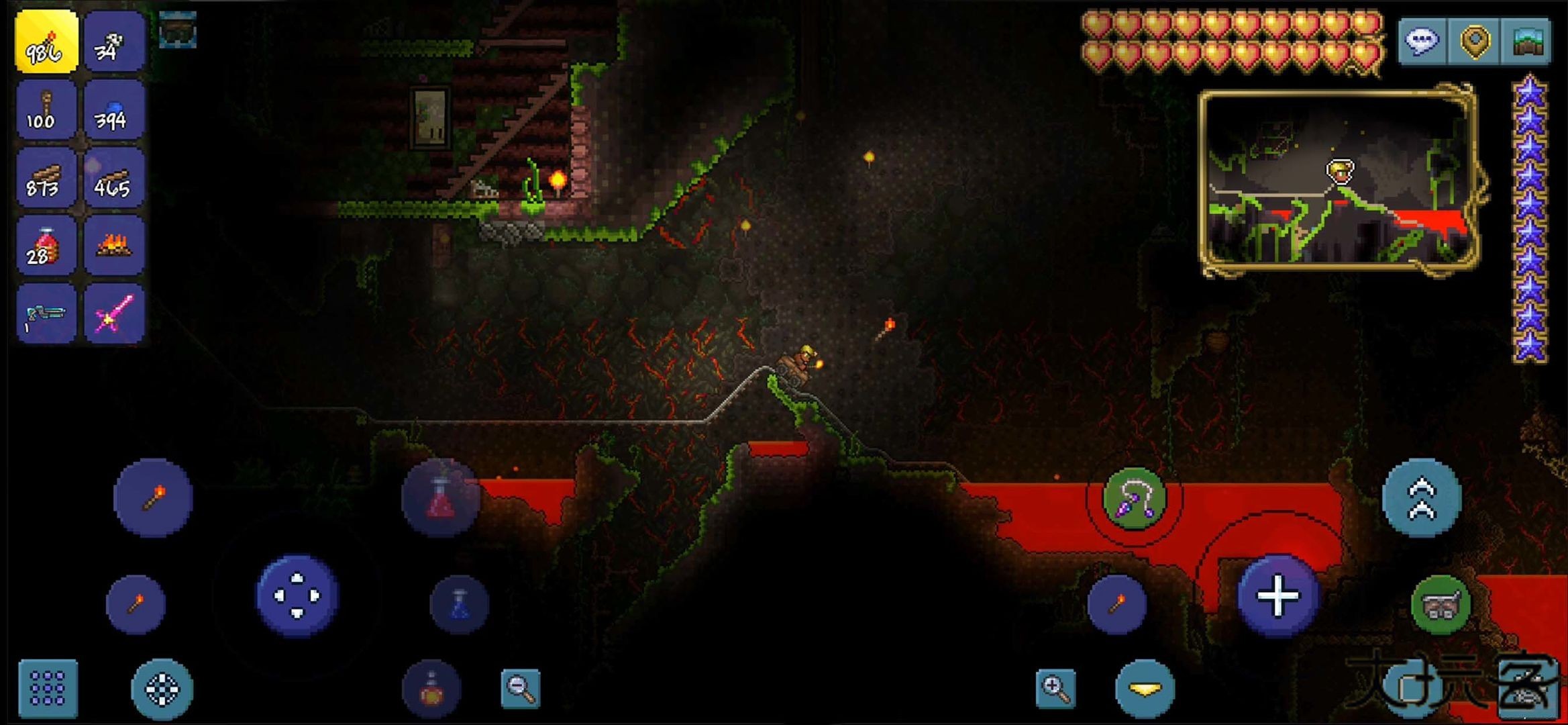The height and width of the screenshot is (725, 1568).
Task: Open the map pin button
Action: 1474,42
